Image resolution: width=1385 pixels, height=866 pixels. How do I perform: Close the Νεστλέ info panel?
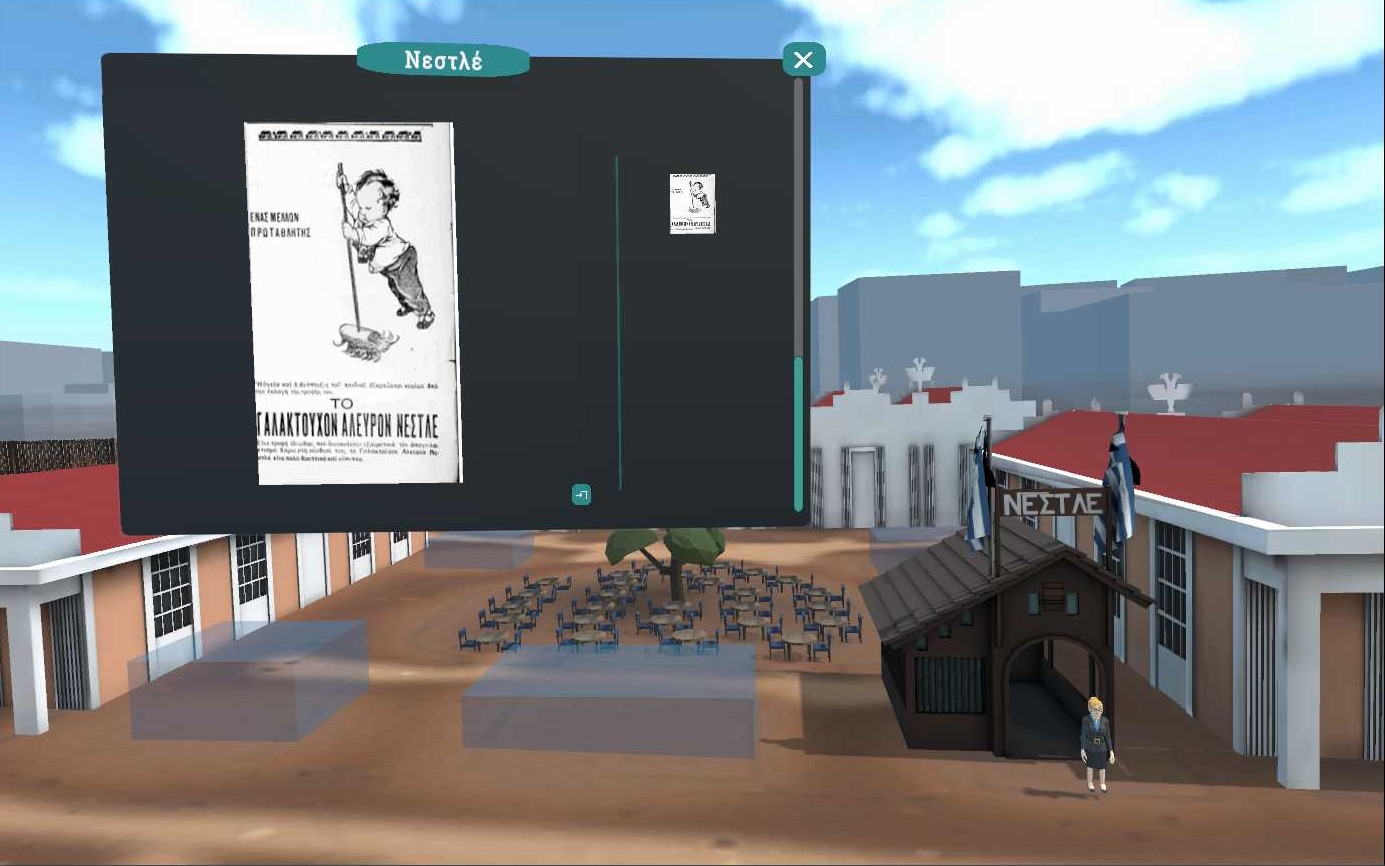point(803,60)
